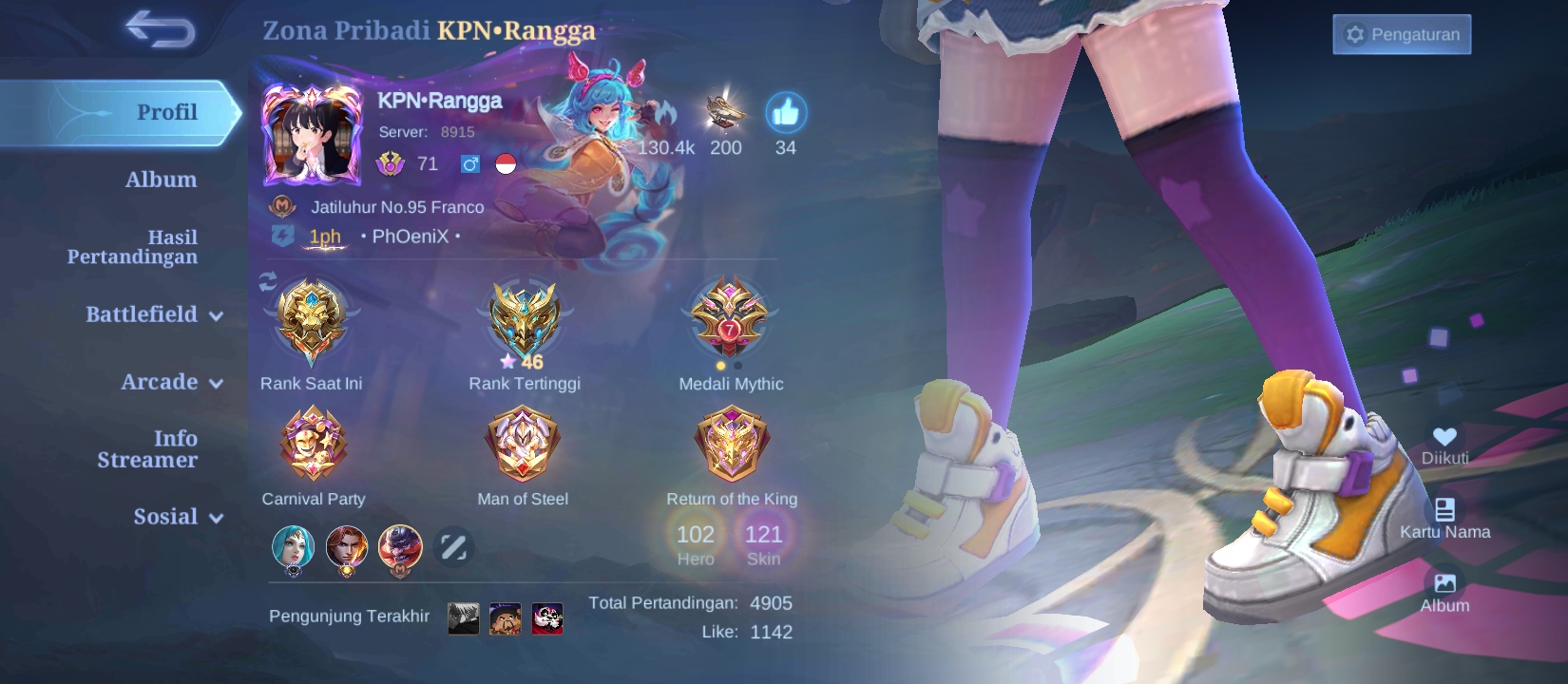Image resolution: width=1568 pixels, height=684 pixels.
Task: Click the 102 Hero progress circle
Action: (x=695, y=541)
